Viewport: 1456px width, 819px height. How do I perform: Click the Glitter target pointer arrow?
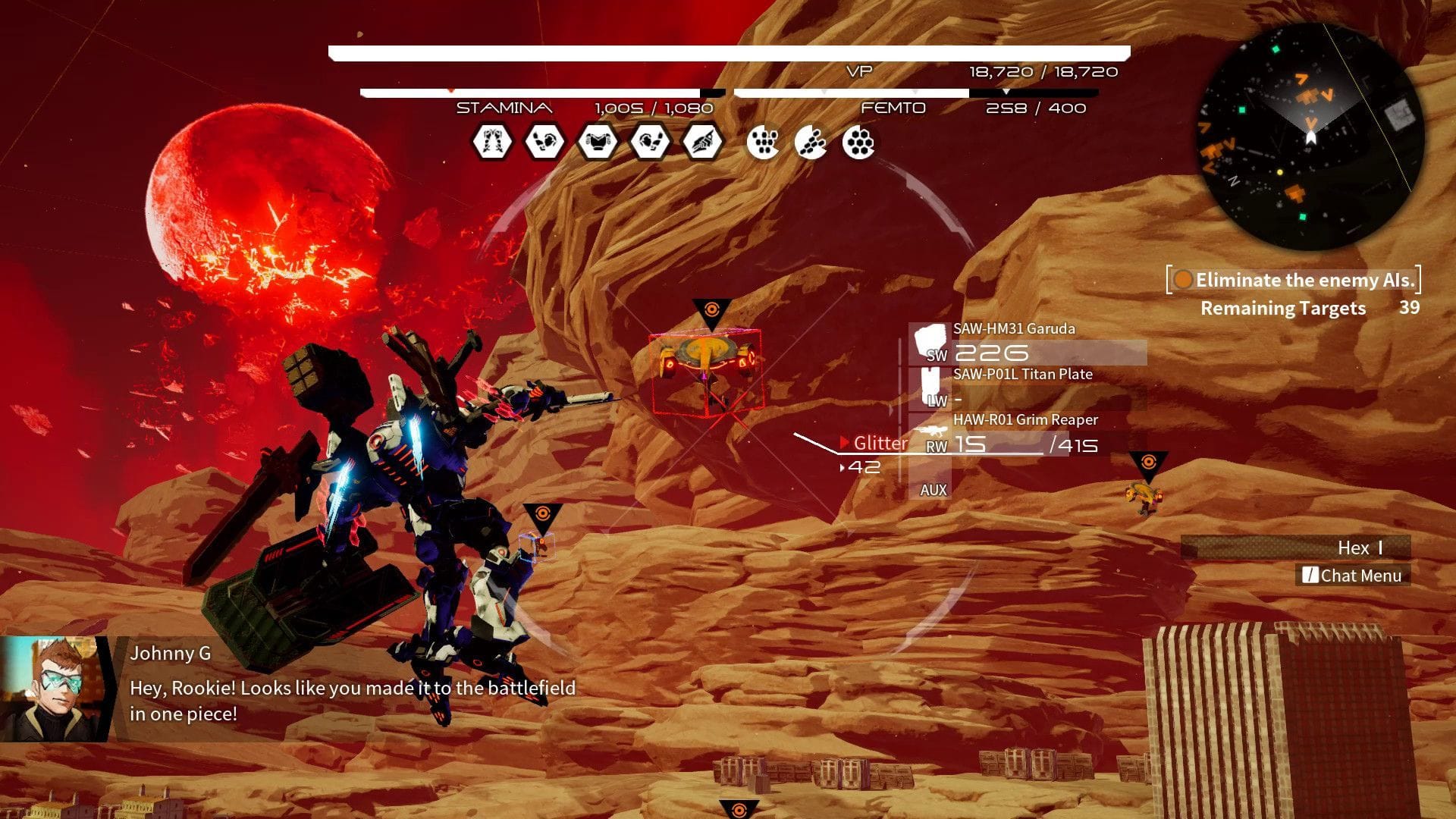[844, 443]
